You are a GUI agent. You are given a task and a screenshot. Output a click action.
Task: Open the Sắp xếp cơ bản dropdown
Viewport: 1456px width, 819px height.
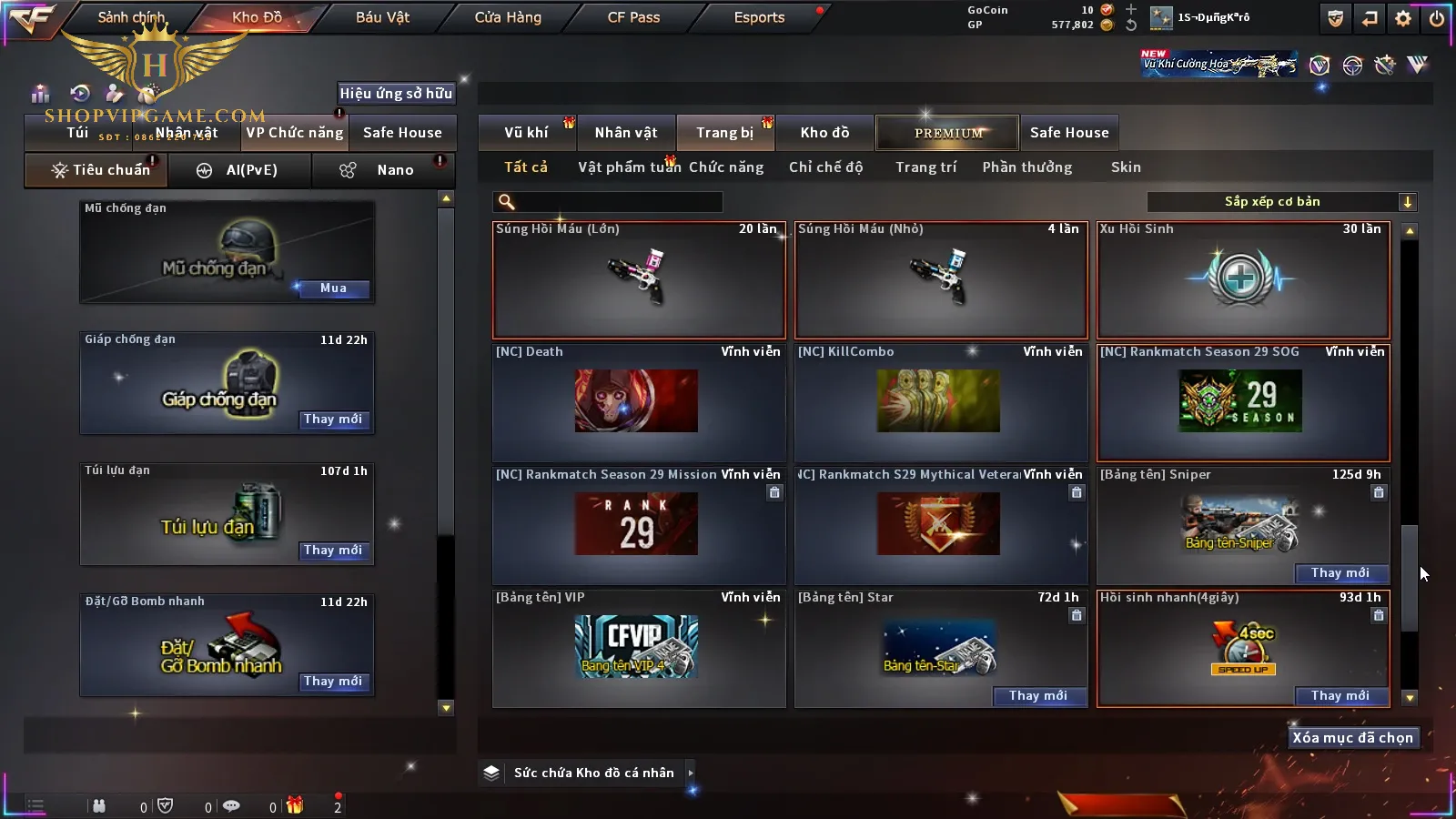tap(1281, 202)
